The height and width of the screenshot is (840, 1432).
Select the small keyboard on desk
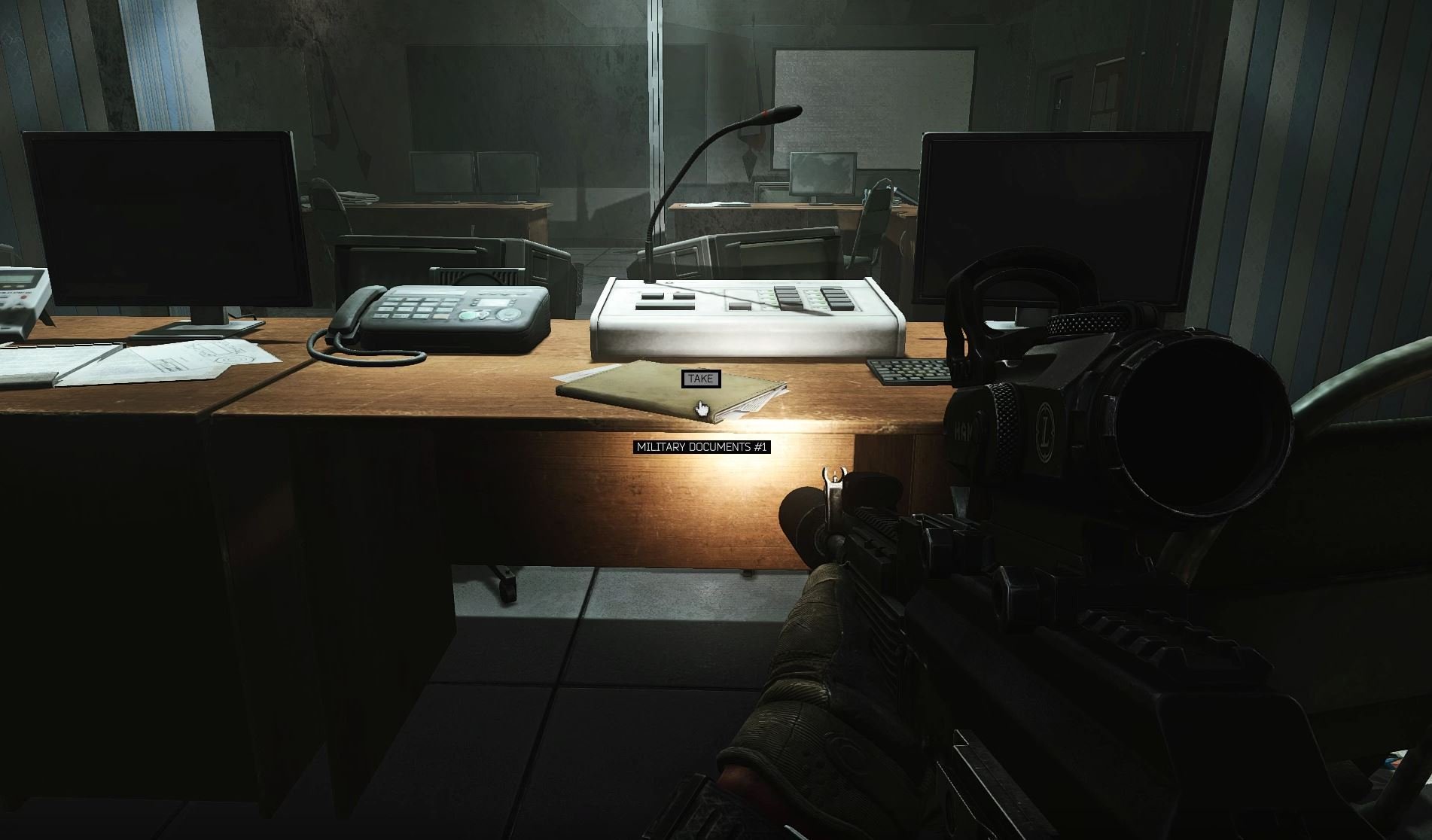coord(911,370)
